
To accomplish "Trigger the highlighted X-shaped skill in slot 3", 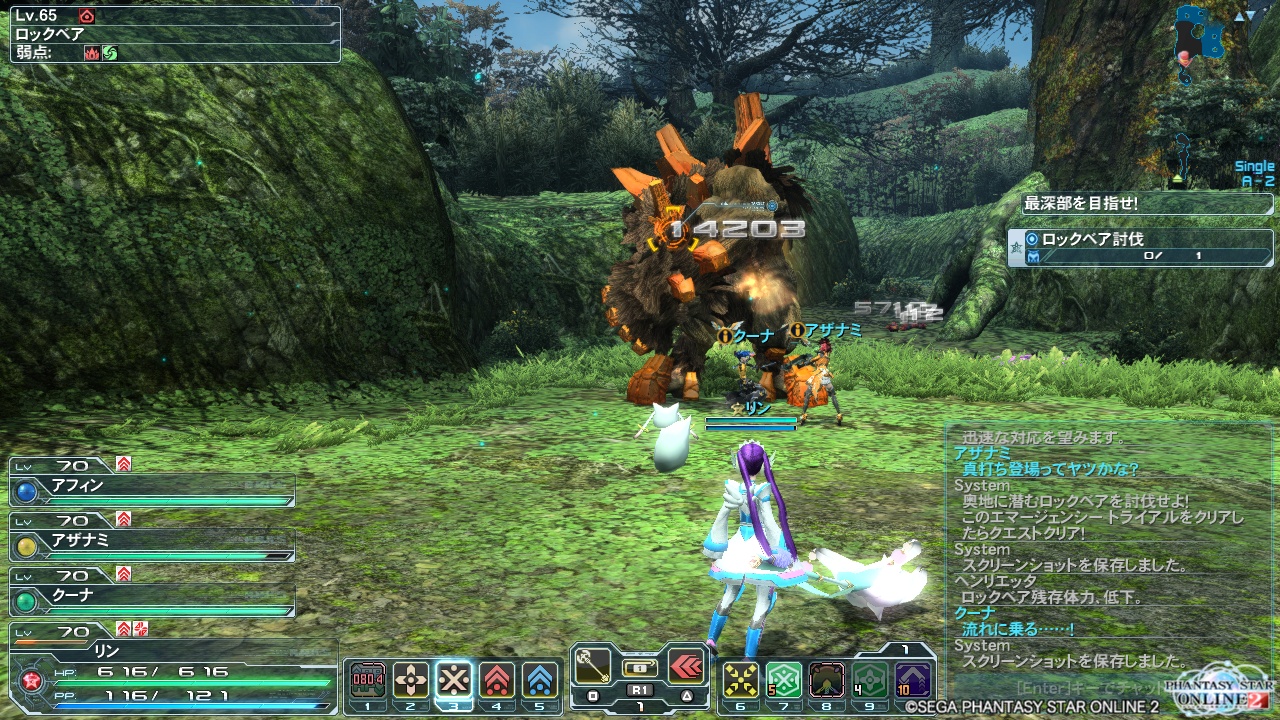I will click(x=454, y=680).
